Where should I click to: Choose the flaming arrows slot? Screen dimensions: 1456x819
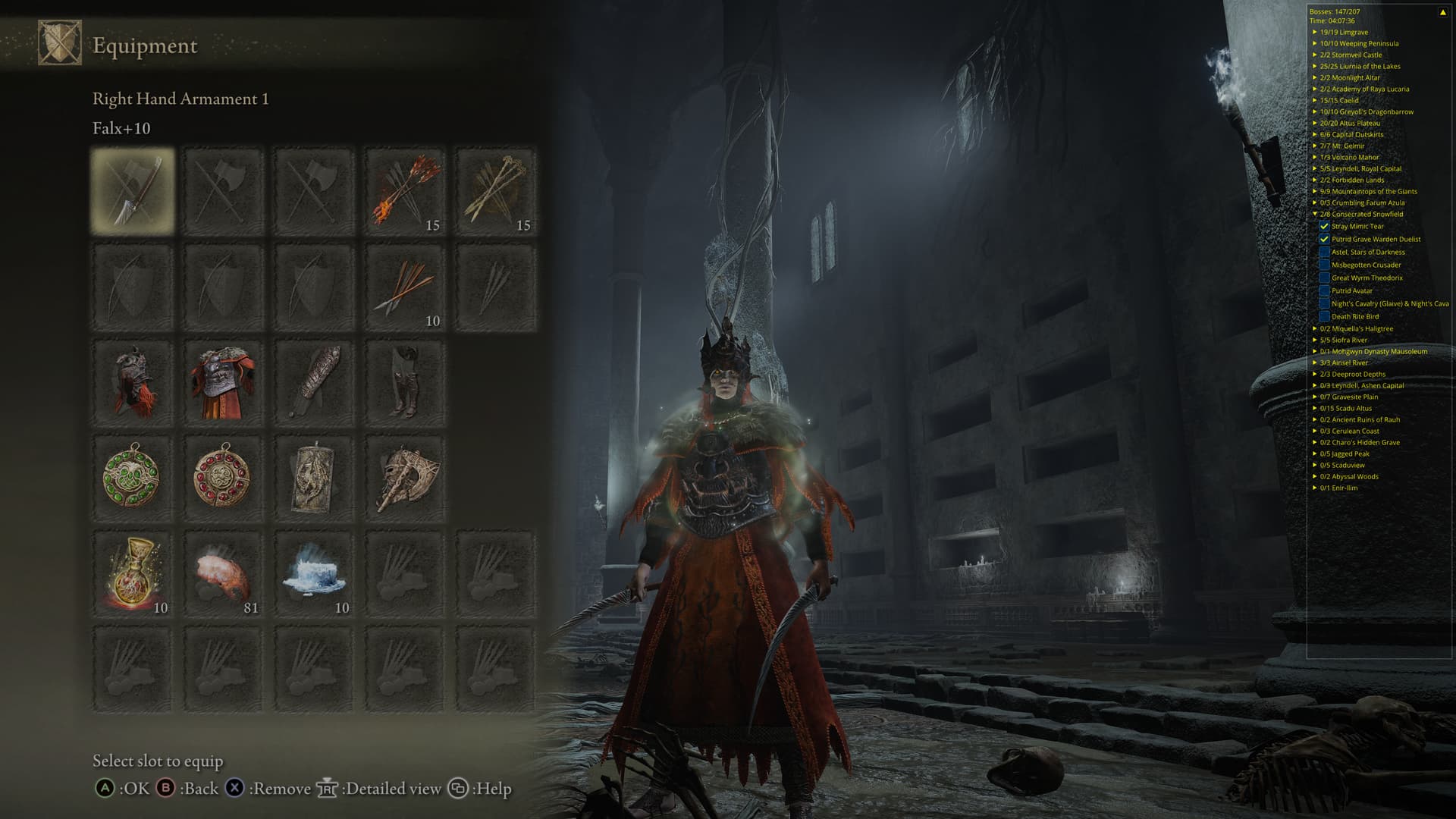coord(405,190)
